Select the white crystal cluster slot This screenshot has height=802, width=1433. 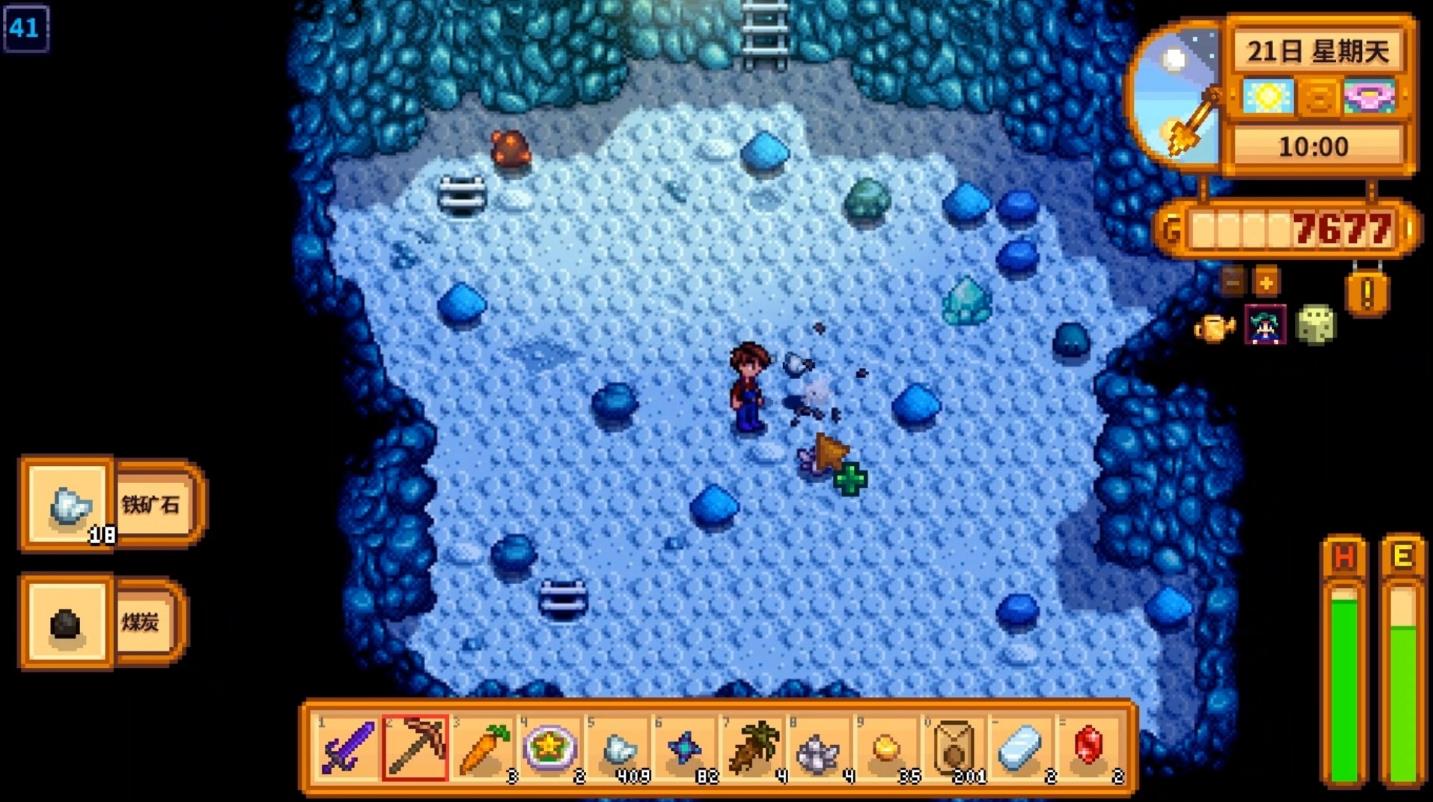(819, 748)
